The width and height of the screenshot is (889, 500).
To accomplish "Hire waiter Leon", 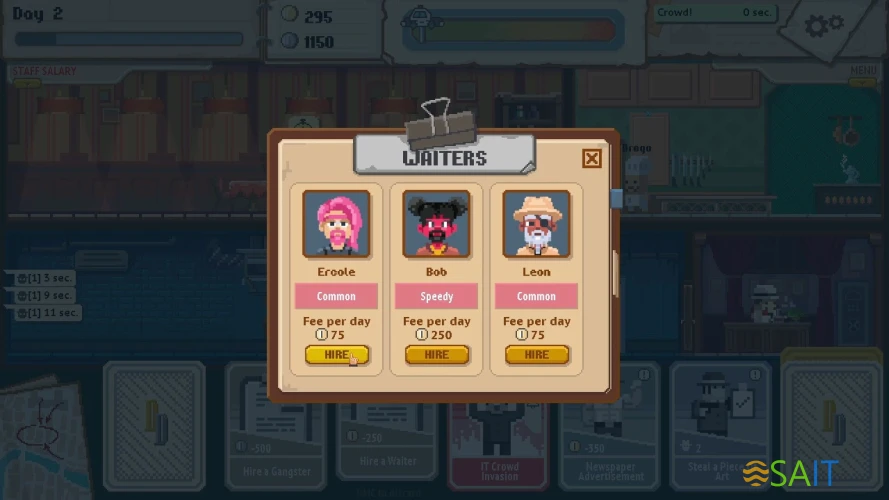I will (536, 355).
